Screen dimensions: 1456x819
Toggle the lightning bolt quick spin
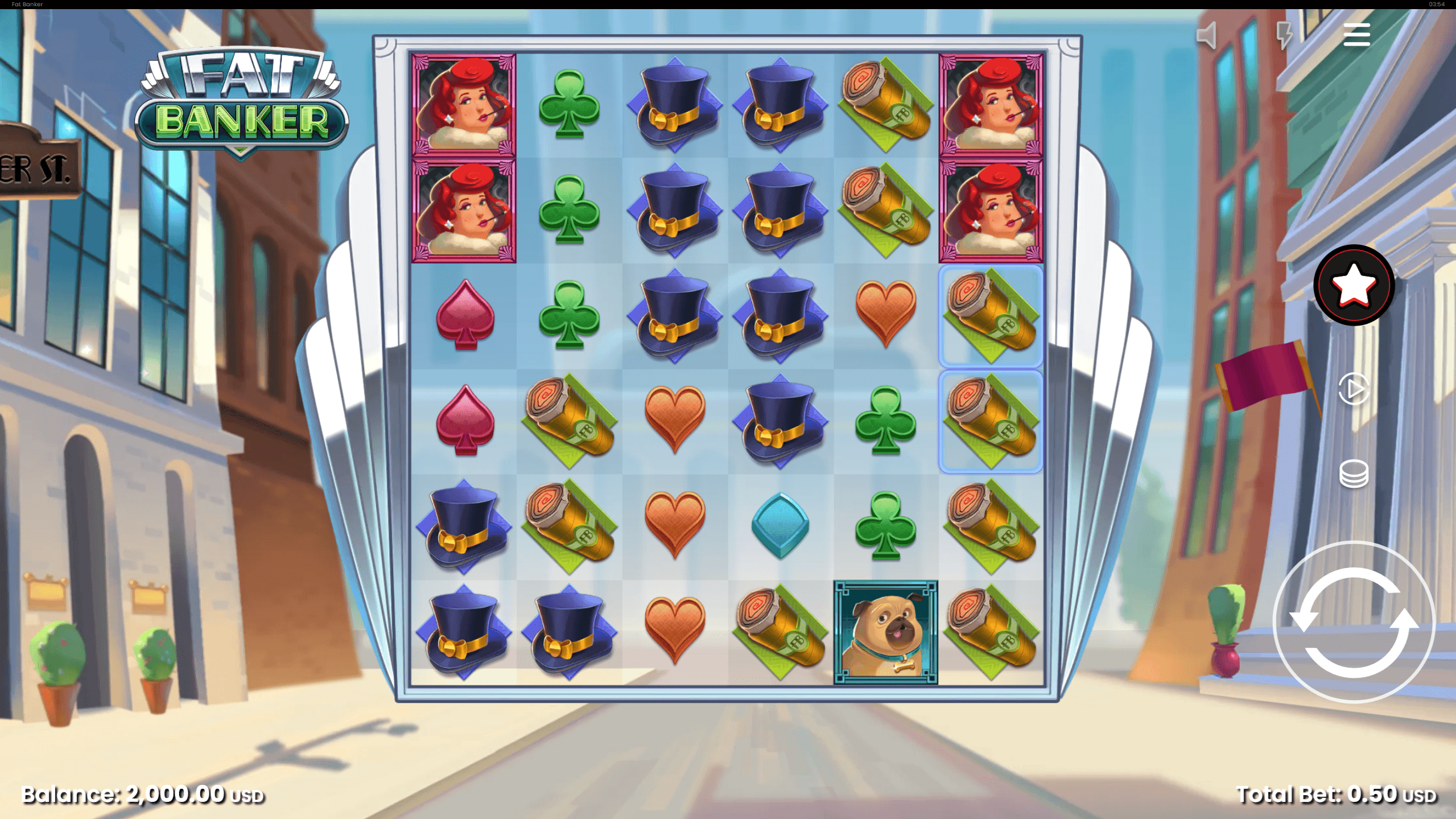[1284, 35]
